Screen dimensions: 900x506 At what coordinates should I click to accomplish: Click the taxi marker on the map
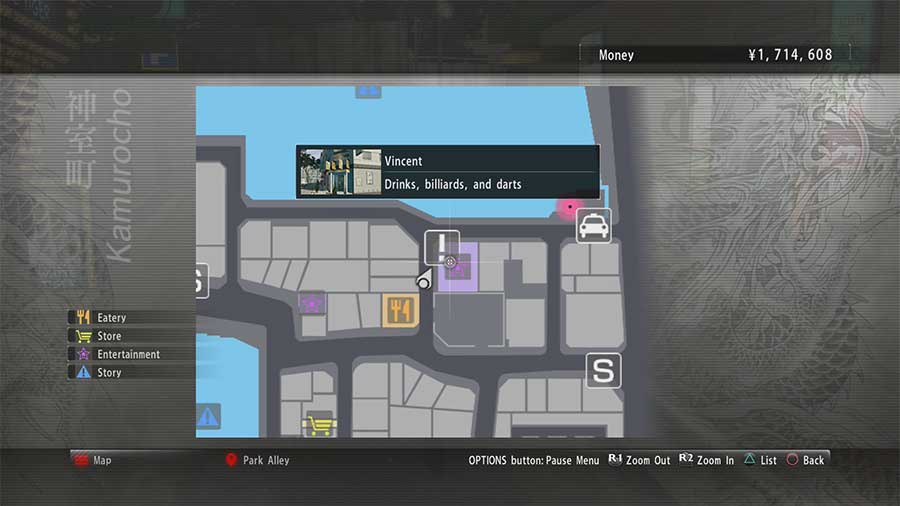594,226
